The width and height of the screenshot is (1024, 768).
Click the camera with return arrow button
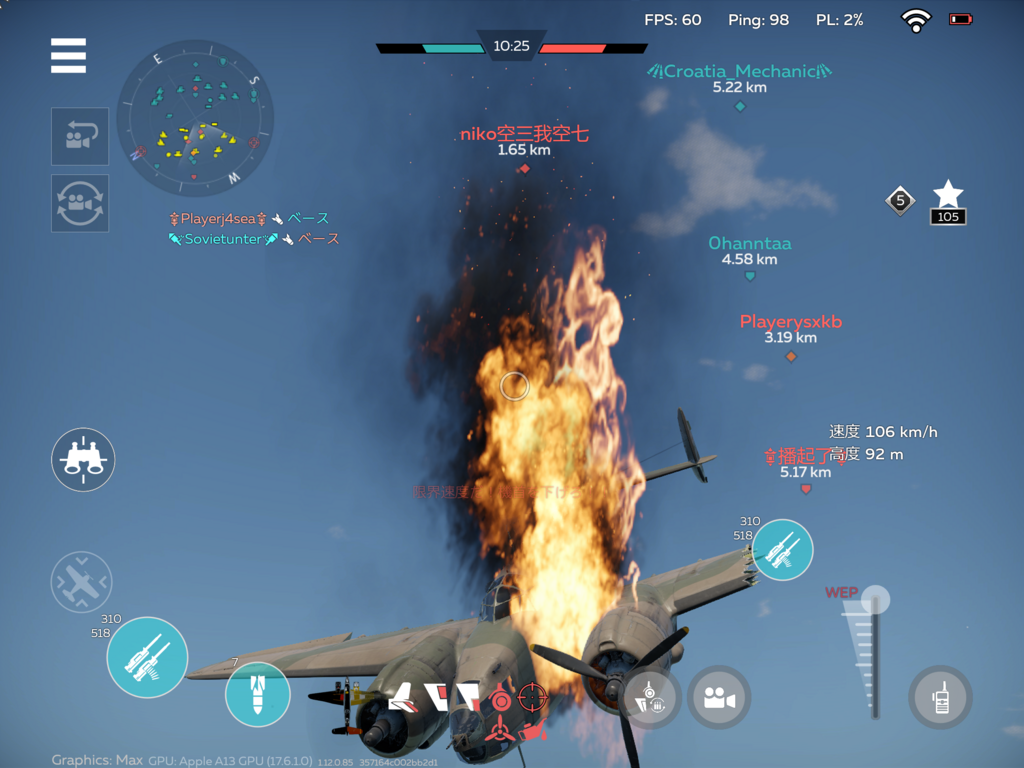pos(80,137)
